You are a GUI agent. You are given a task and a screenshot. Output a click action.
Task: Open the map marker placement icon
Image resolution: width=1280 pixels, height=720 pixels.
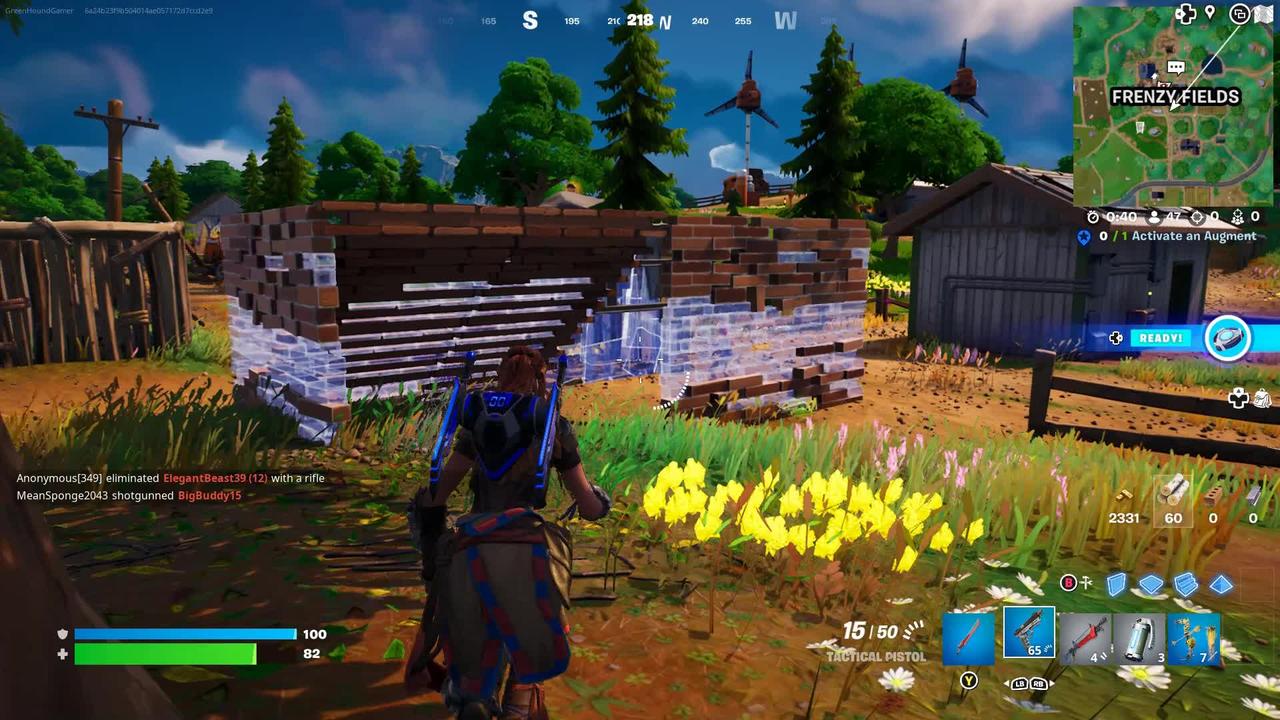pos(1210,13)
